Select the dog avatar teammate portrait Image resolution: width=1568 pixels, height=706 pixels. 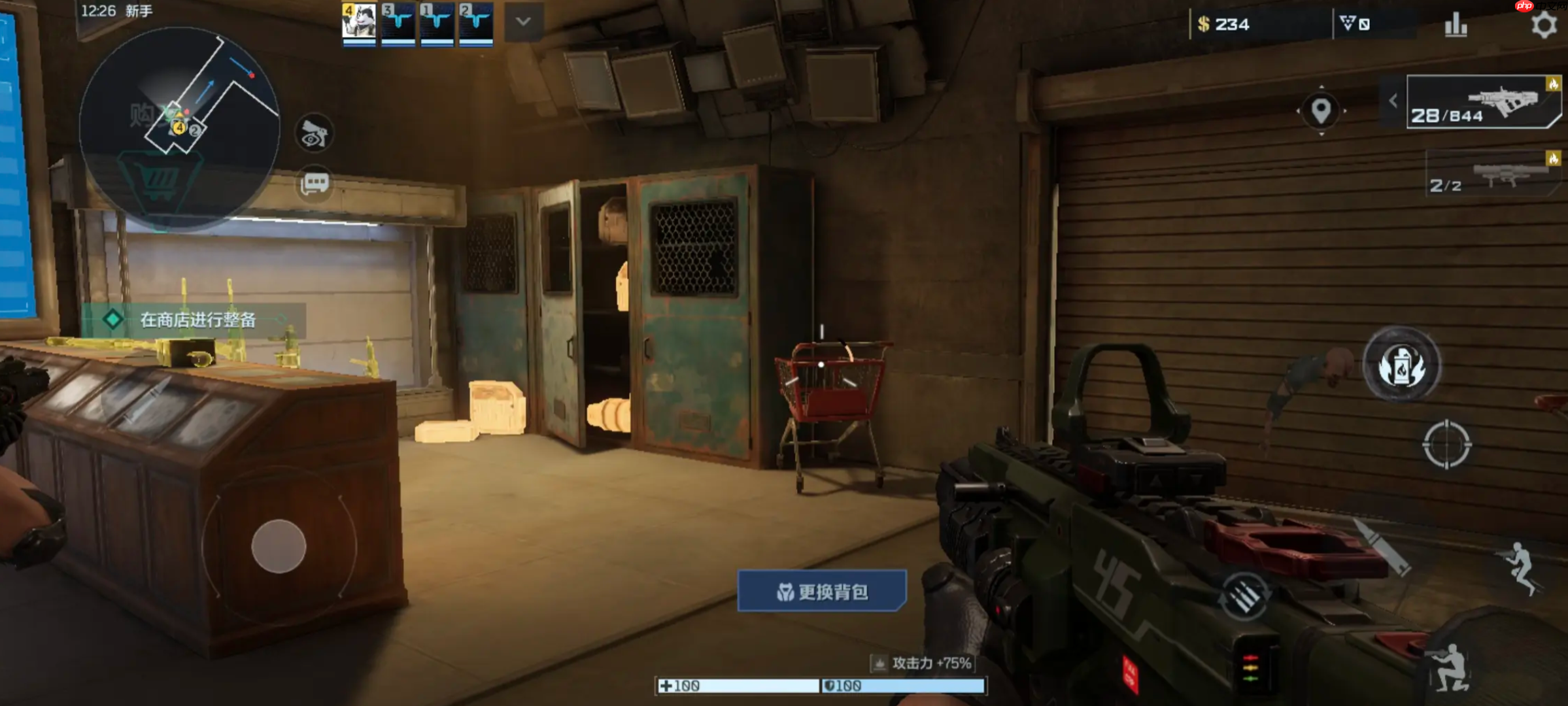tap(359, 22)
